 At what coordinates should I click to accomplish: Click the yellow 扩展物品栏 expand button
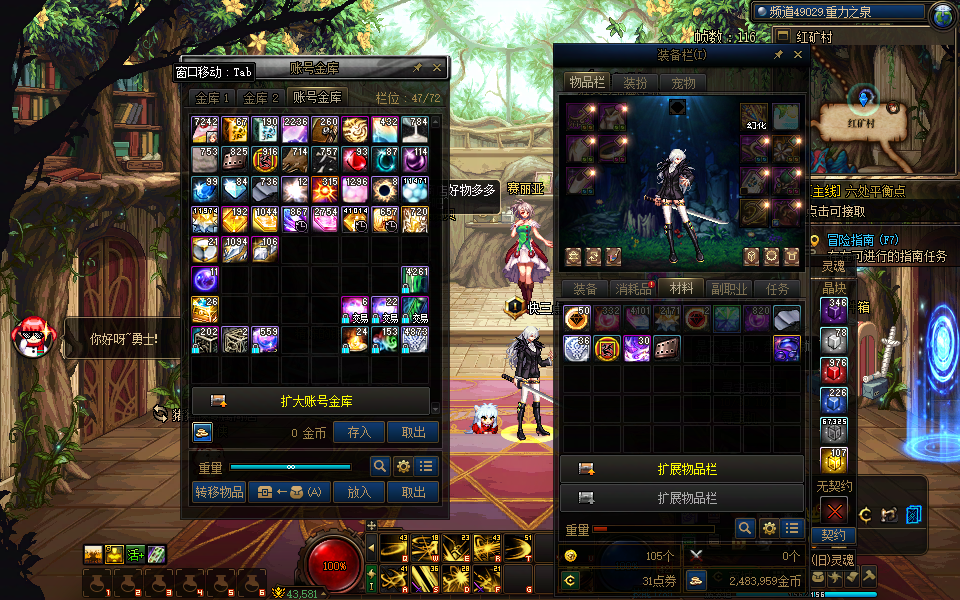(682, 469)
